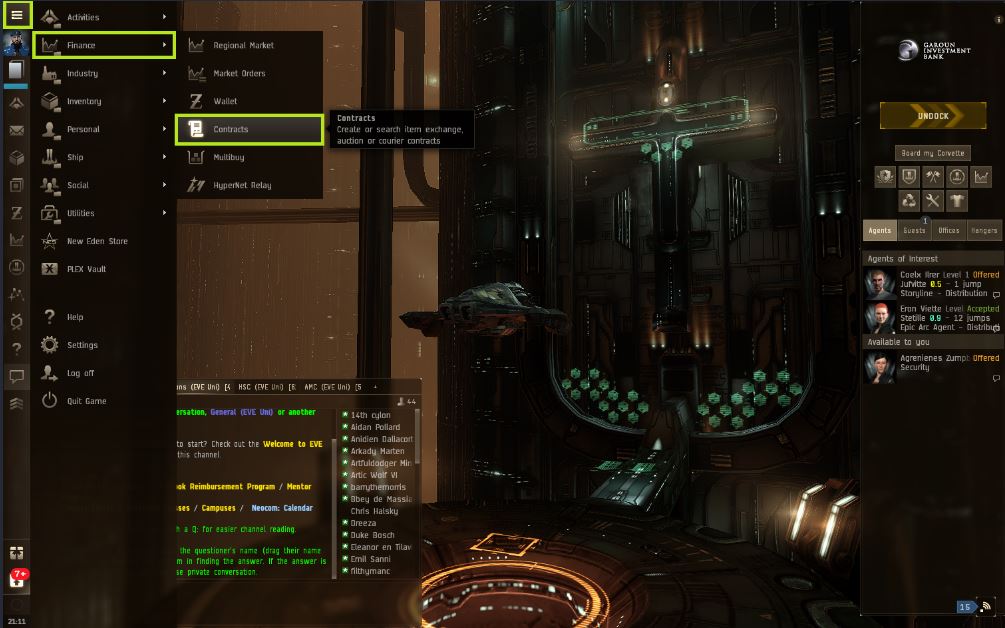Open the Regional Market
The height and width of the screenshot is (628, 1005).
(249, 45)
